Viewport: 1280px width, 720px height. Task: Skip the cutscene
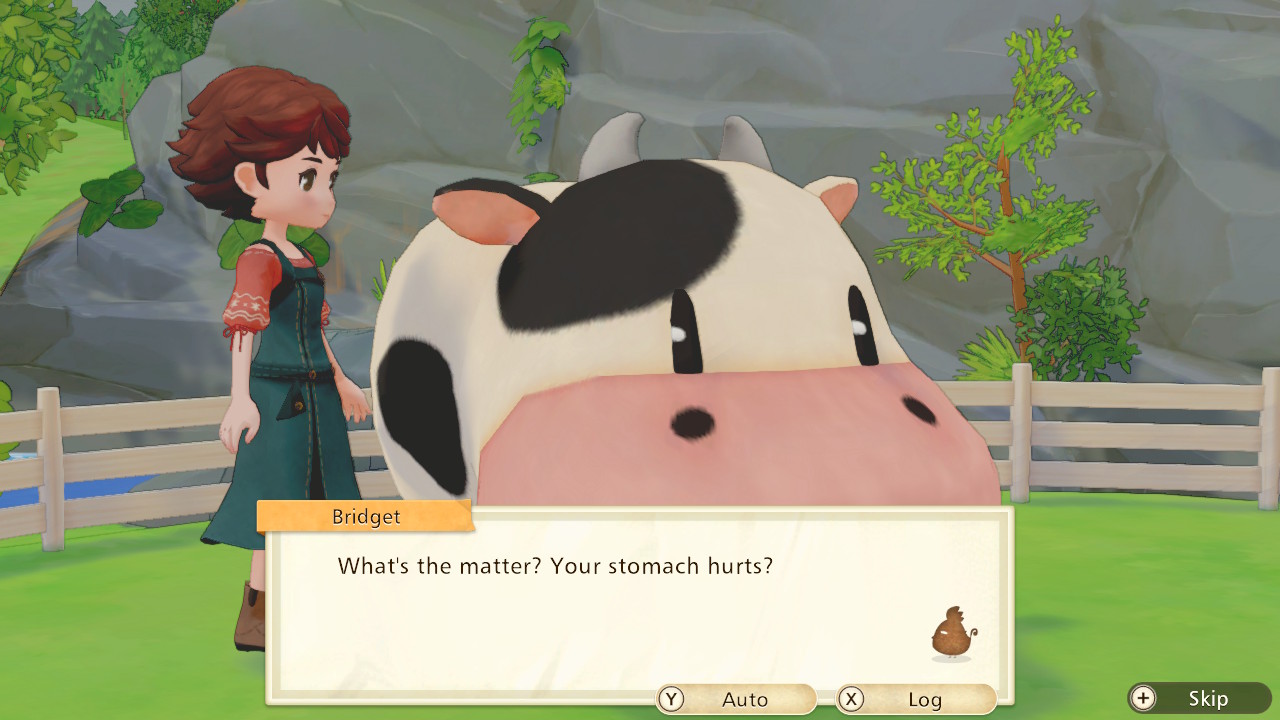point(1199,698)
